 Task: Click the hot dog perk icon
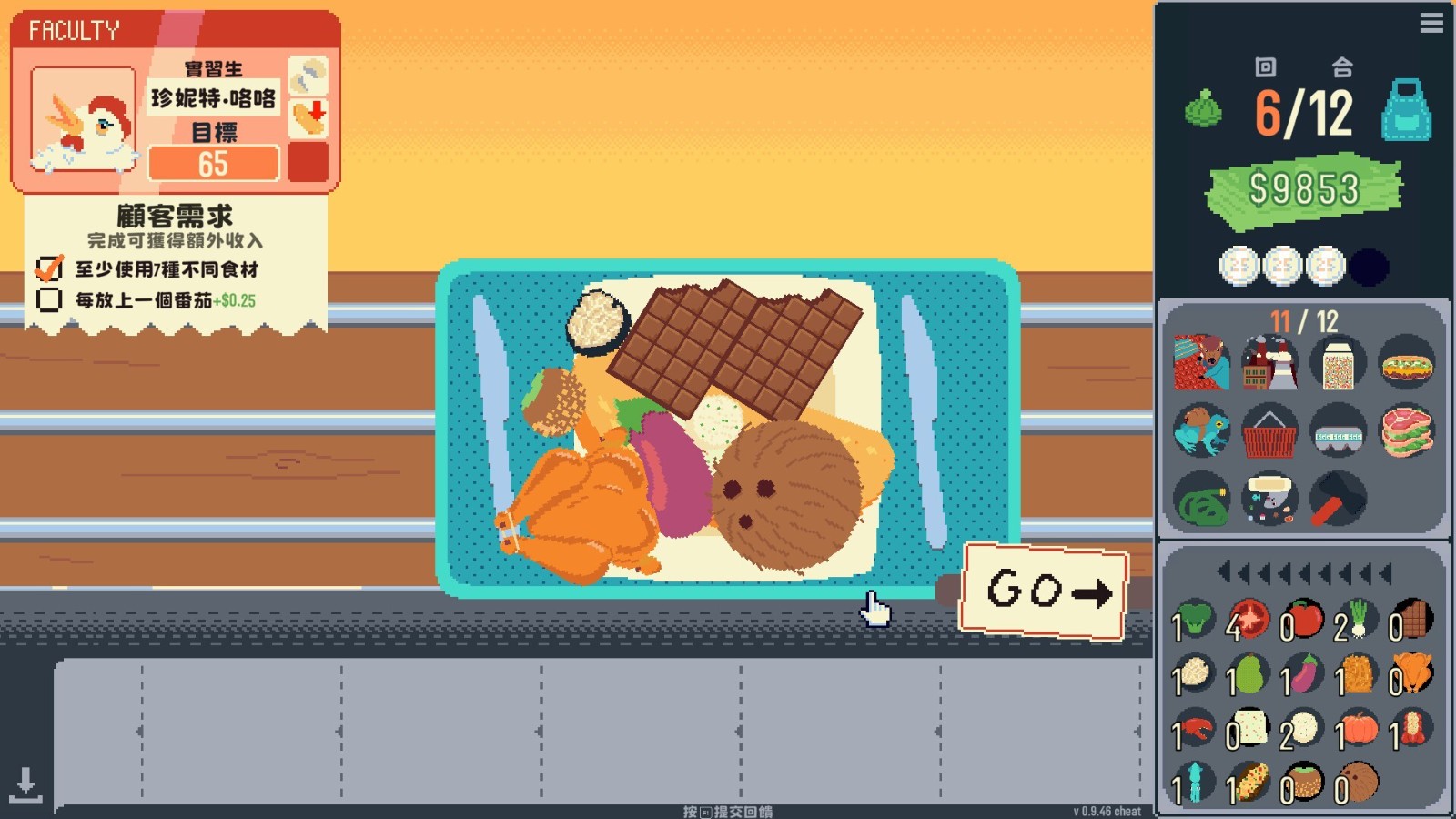pos(1407,366)
